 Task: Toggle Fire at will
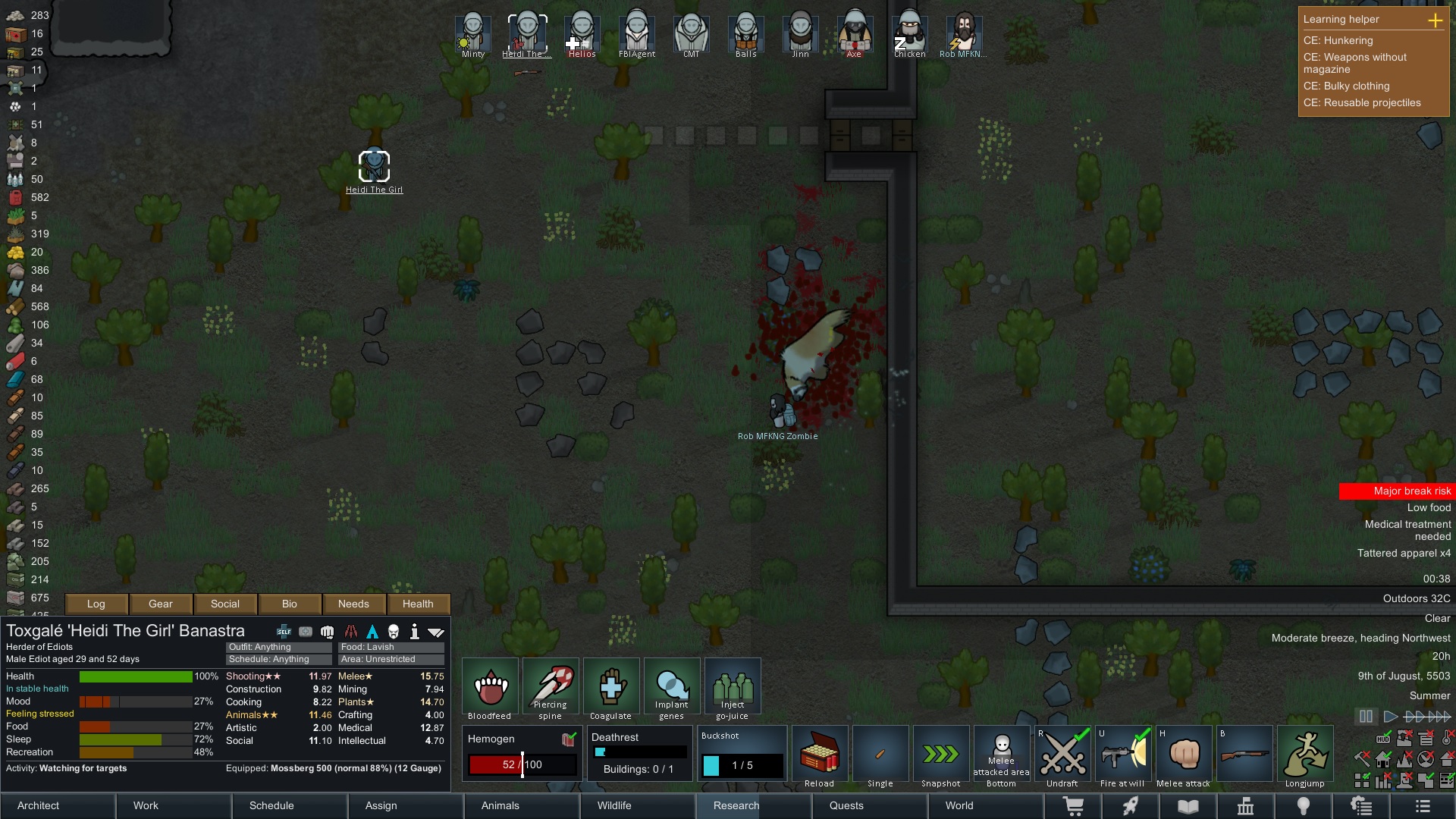tap(1123, 757)
